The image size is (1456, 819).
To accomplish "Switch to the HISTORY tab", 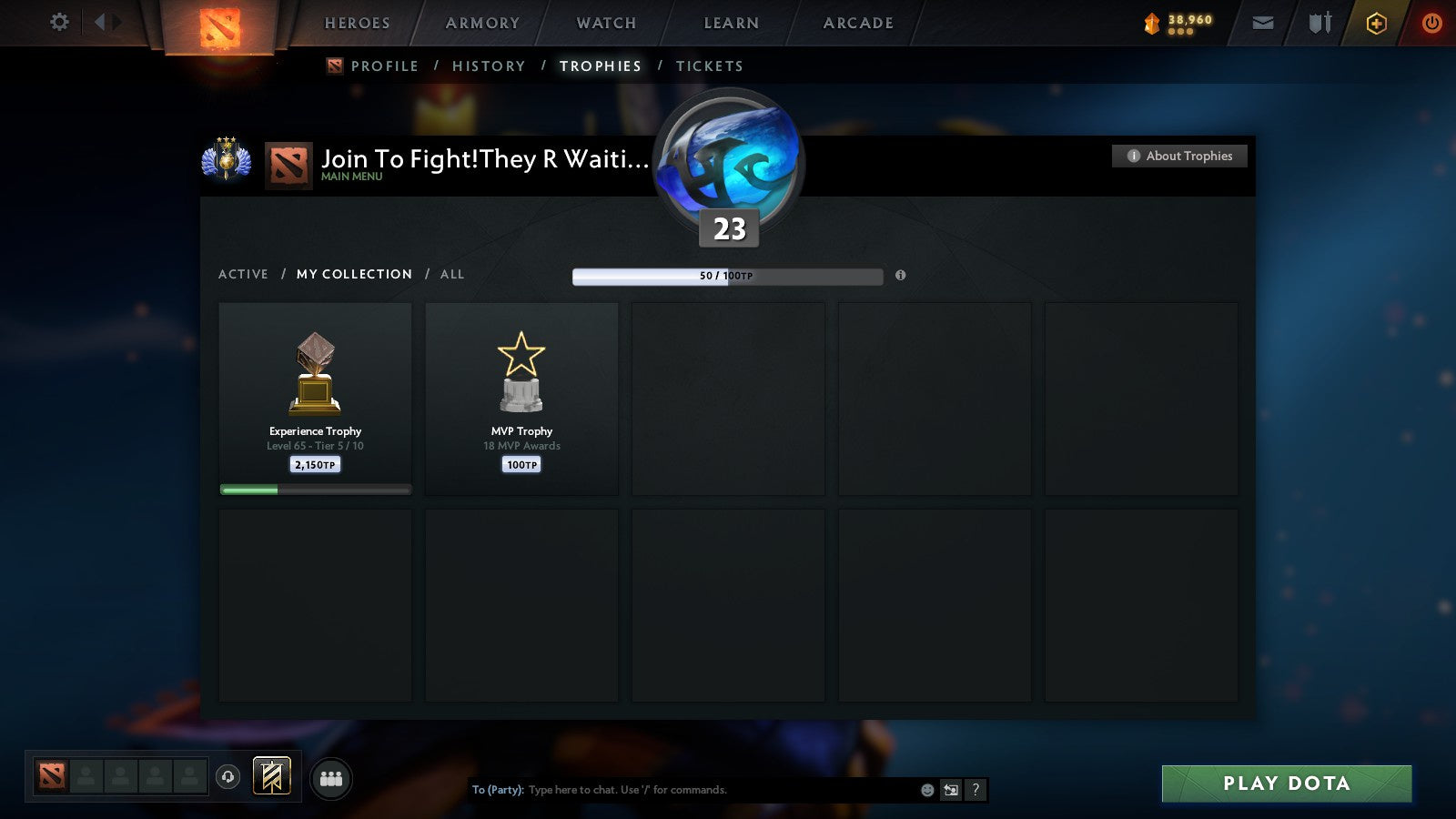I will click(x=490, y=66).
